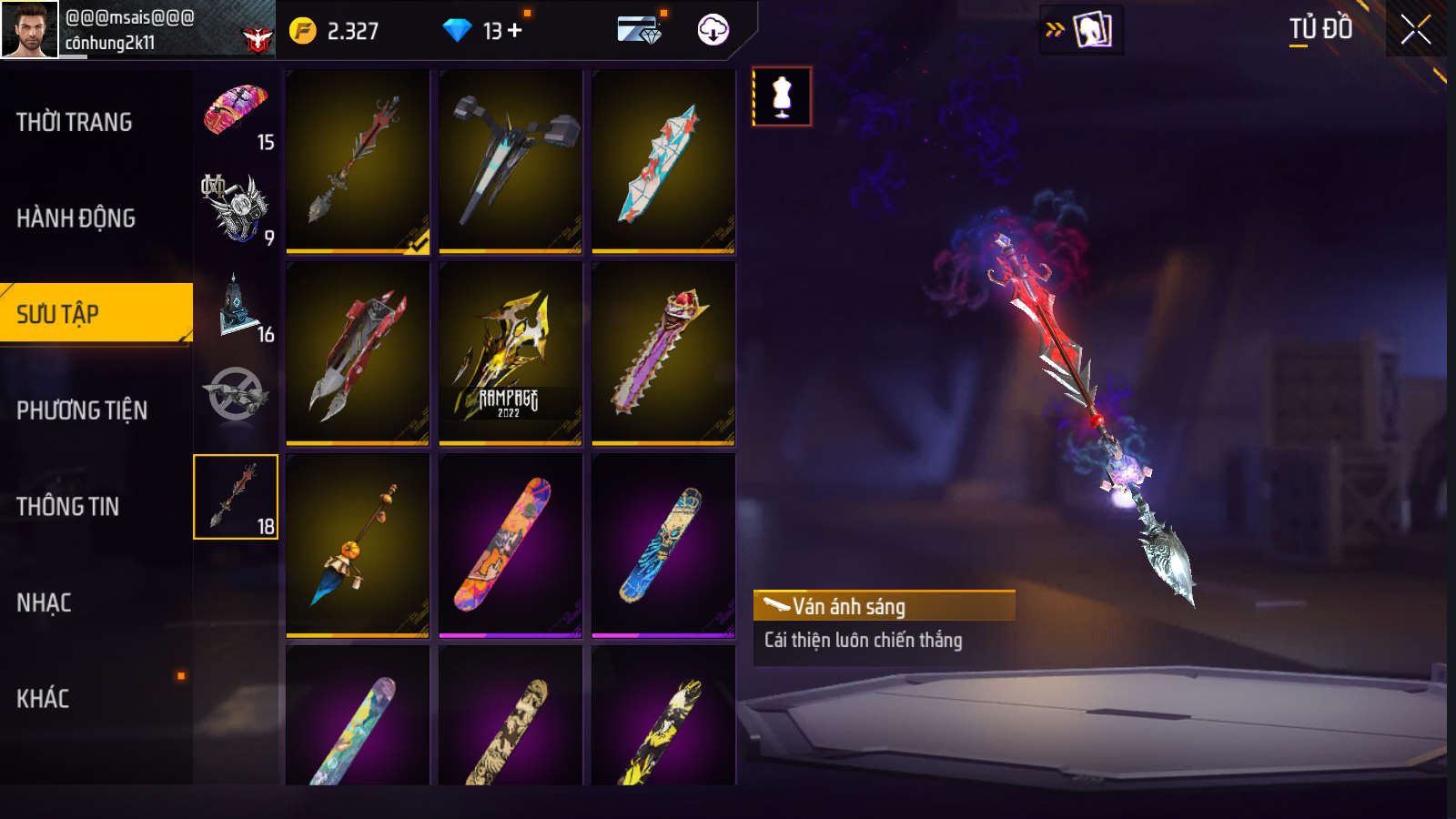Select the SƯU TẬP tab
Screen dimensions: 1456x819
point(58,314)
